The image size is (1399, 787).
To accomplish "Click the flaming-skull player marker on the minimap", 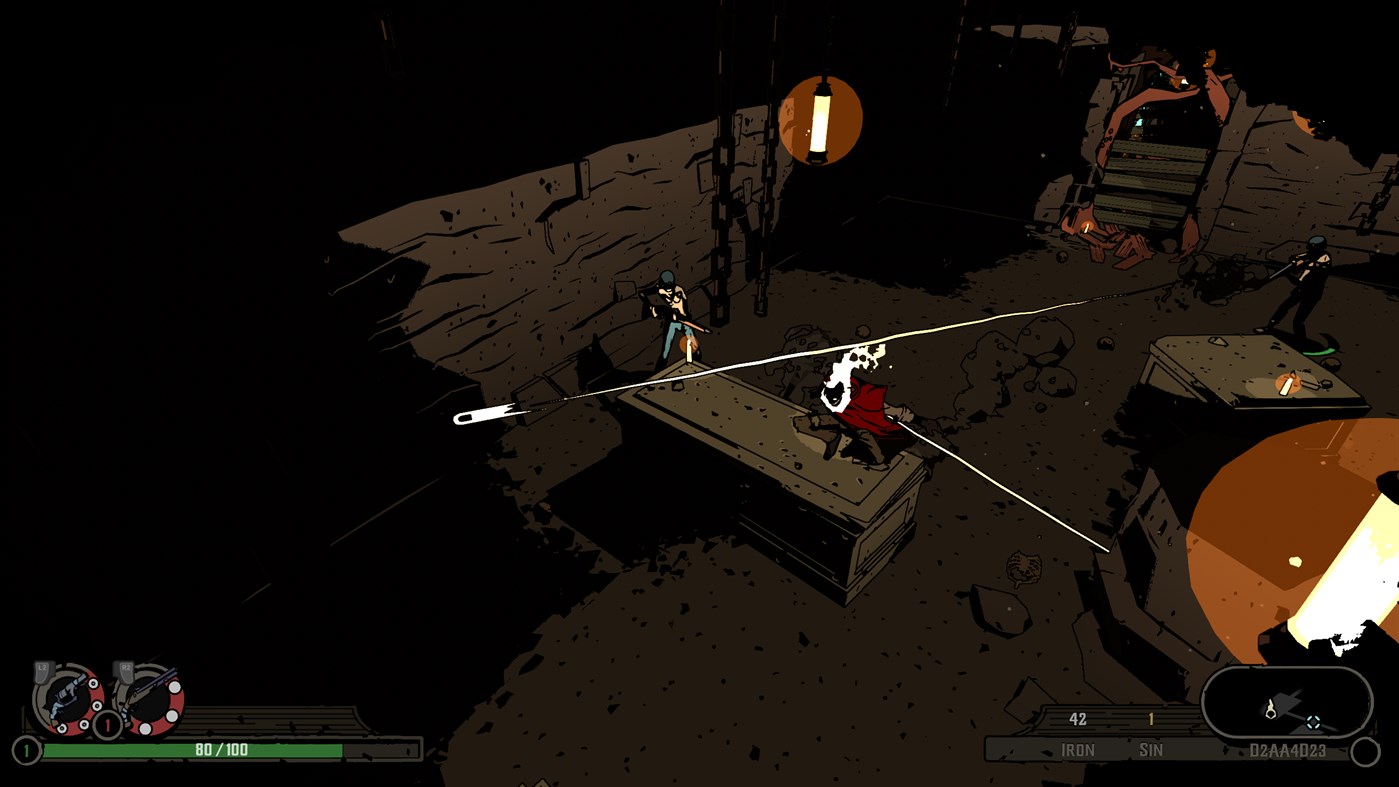I will (1272, 708).
